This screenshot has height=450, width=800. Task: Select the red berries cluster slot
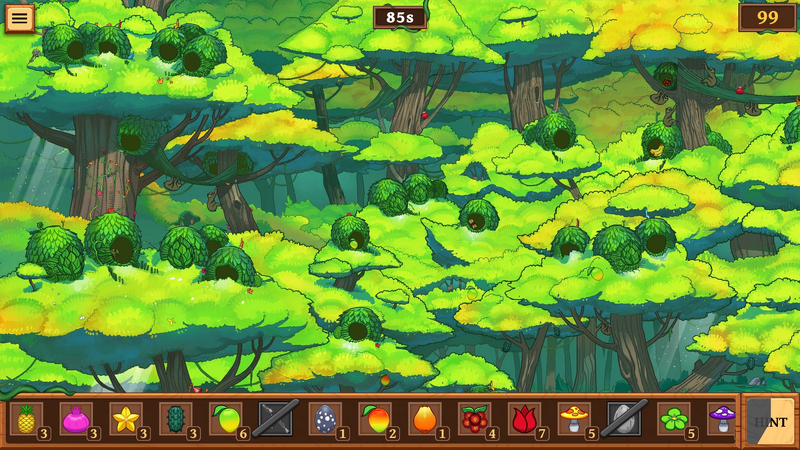[x=475, y=419]
